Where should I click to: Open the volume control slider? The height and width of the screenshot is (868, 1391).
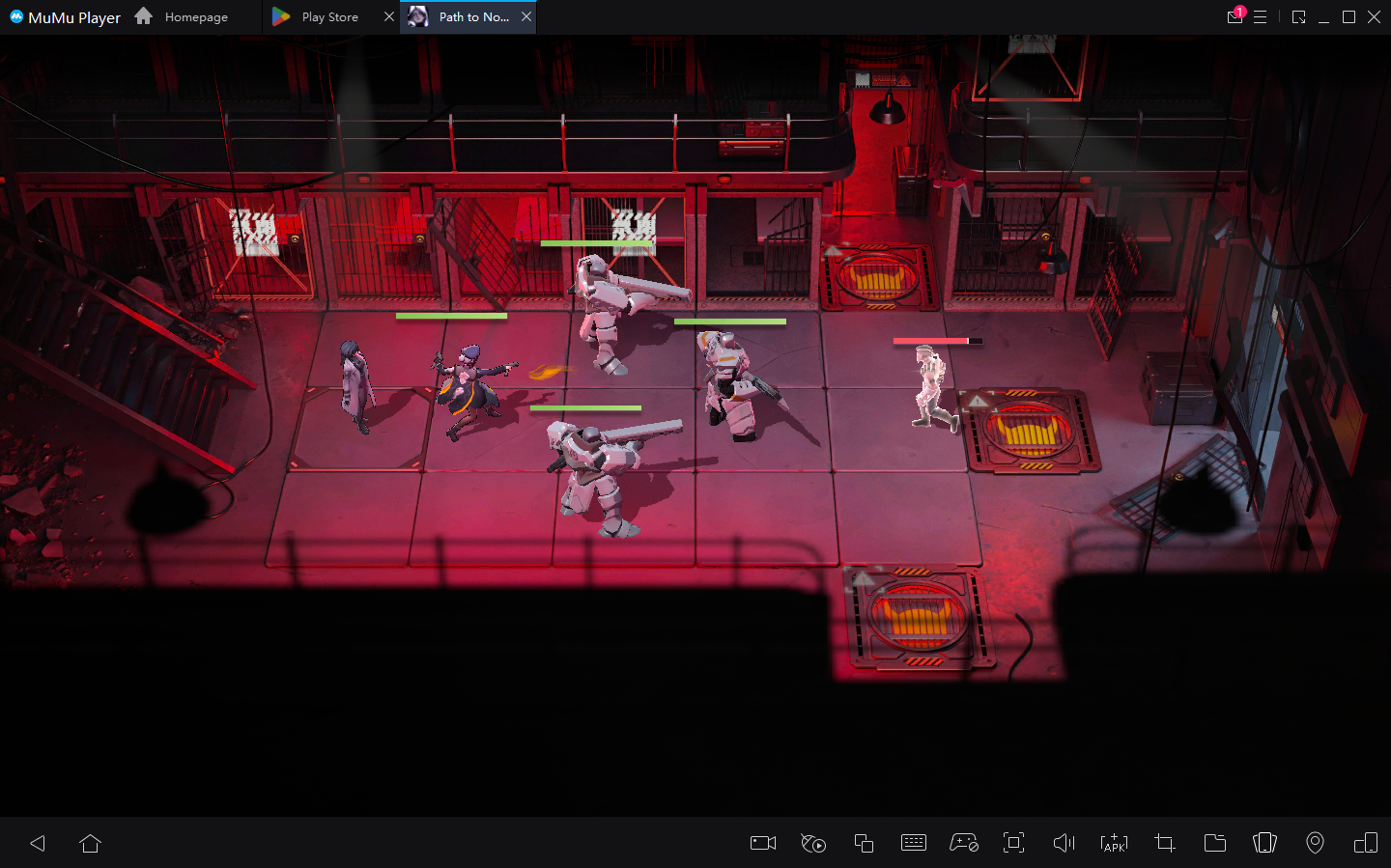point(1064,843)
